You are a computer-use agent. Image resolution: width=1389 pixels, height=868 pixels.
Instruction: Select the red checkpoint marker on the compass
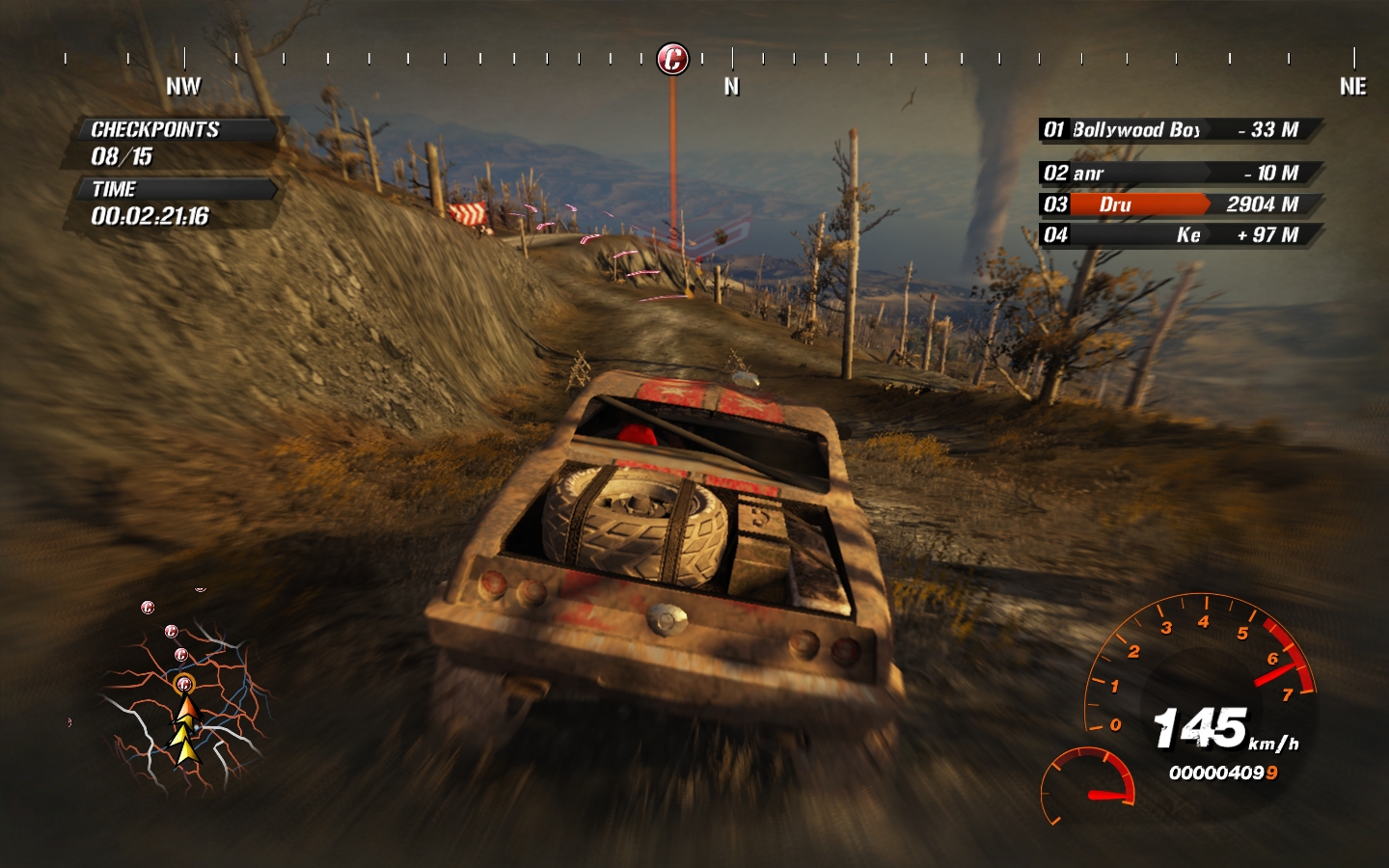672,59
